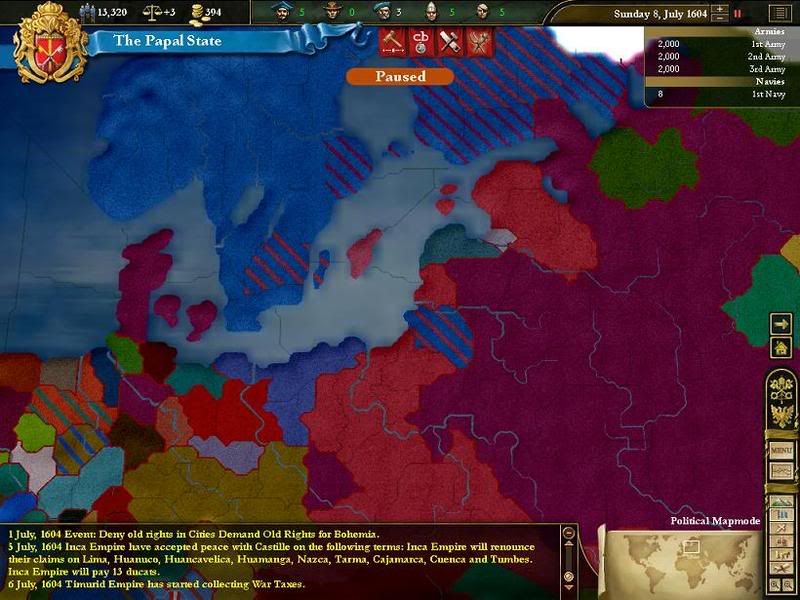The height and width of the screenshot is (600, 800).
Task: Click the red hammer alert icon
Action: click(392, 43)
